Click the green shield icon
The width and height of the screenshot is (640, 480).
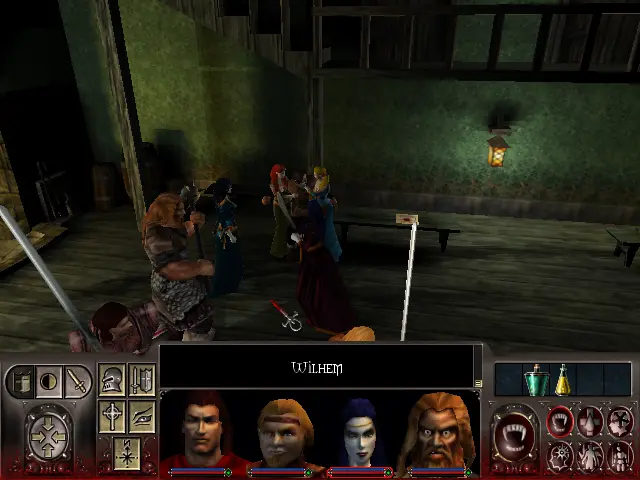coord(24,381)
